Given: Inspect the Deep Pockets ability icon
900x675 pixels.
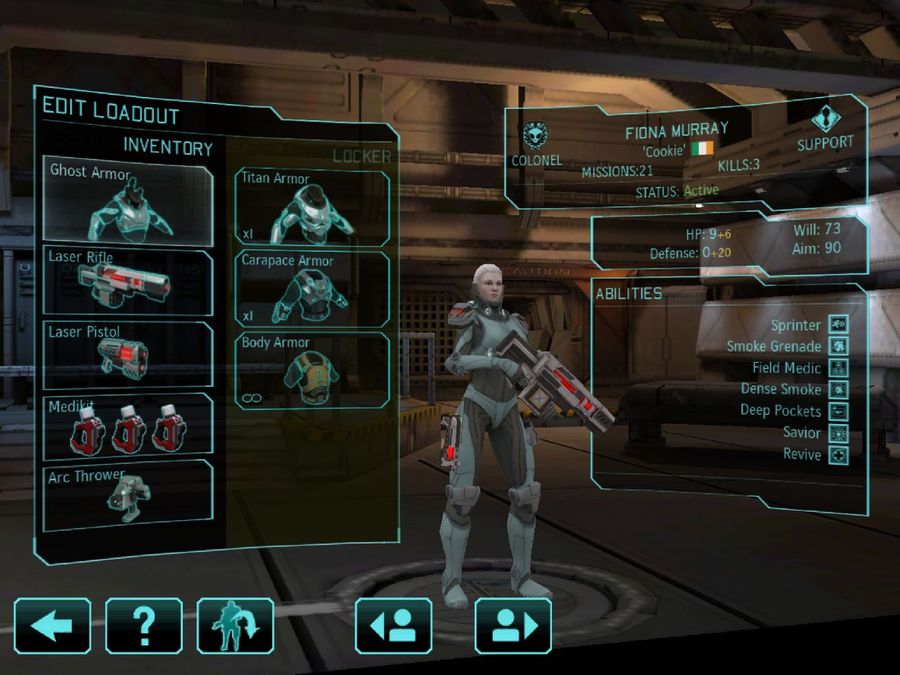Looking at the screenshot, I should pyautogui.click(x=838, y=411).
